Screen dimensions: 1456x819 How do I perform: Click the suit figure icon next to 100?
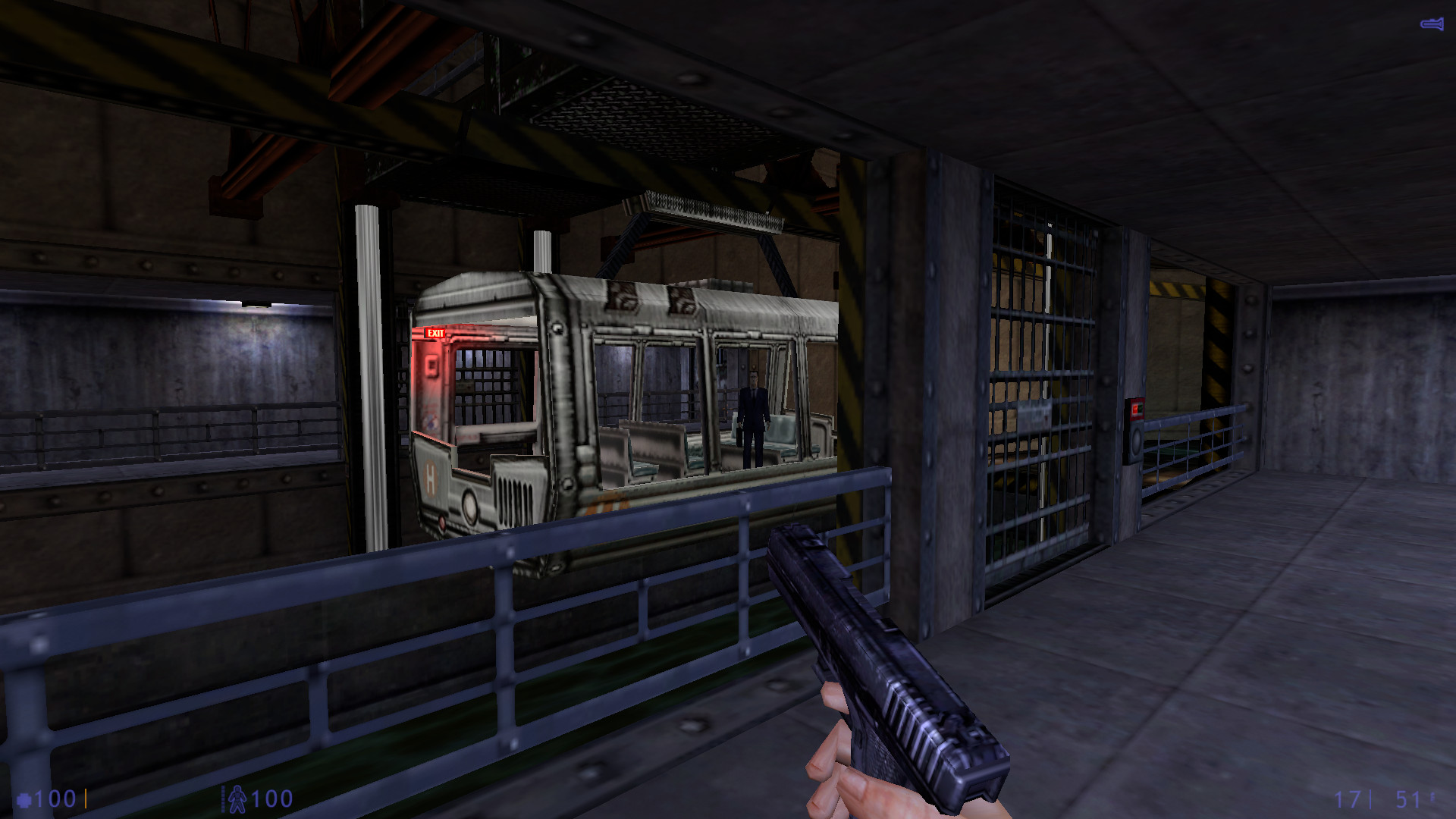click(x=237, y=799)
